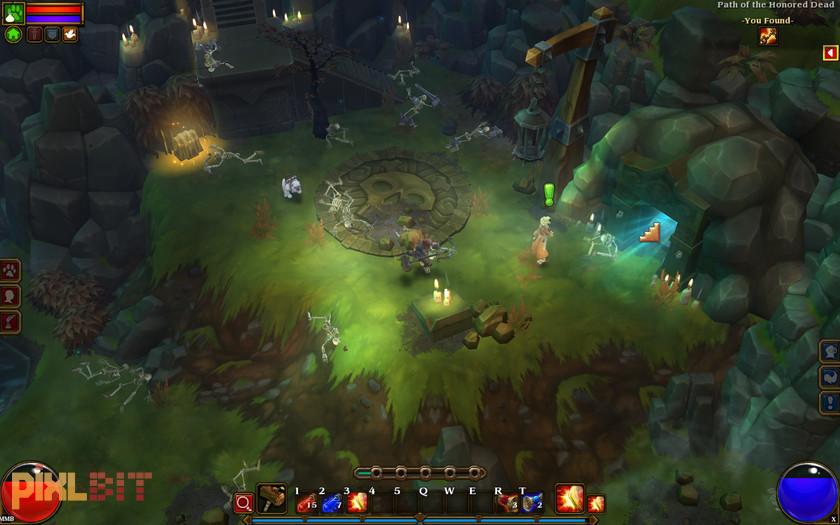Select the small secondary fire skill icon
Image resolution: width=840 pixels, height=525 pixels.
click(597, 503)
